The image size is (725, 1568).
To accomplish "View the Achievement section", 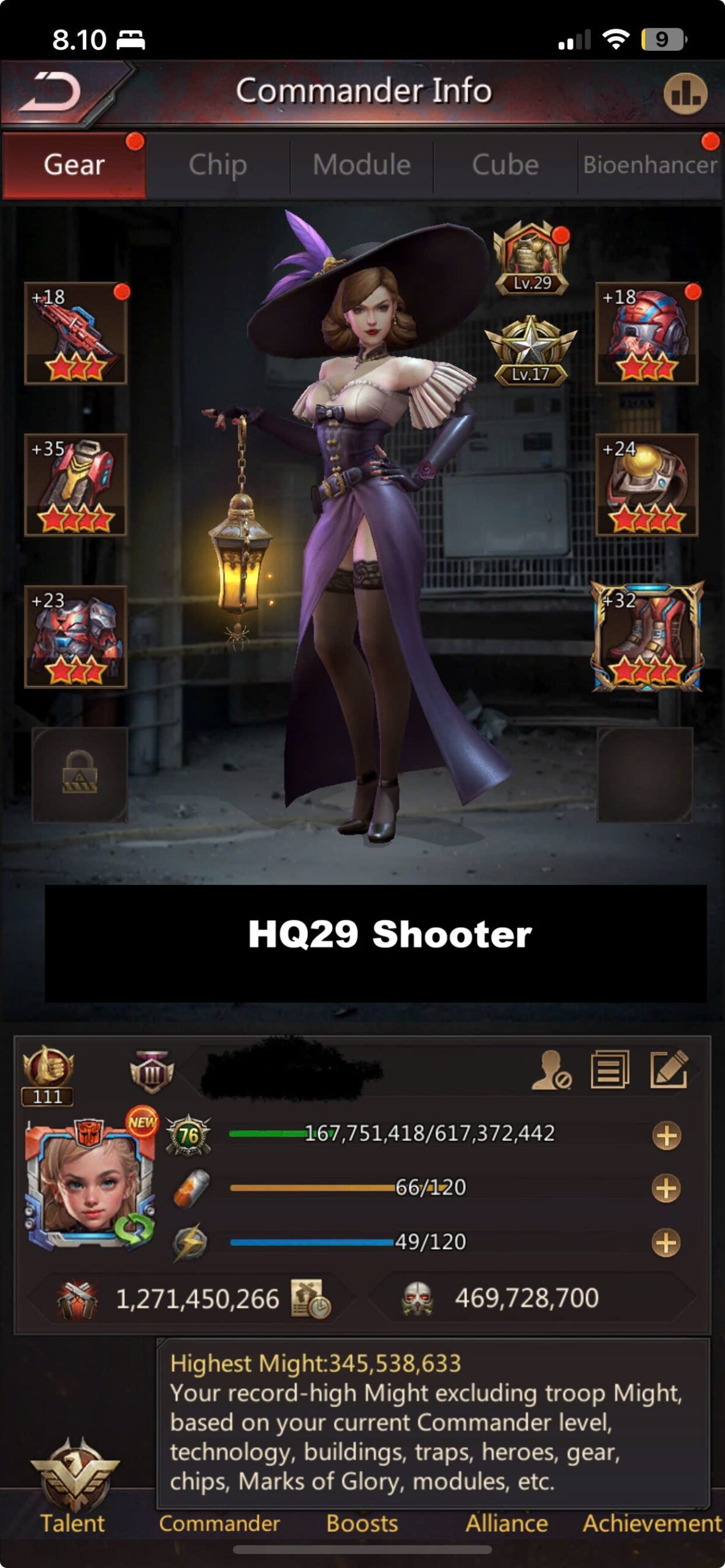I will point(651,1523).
